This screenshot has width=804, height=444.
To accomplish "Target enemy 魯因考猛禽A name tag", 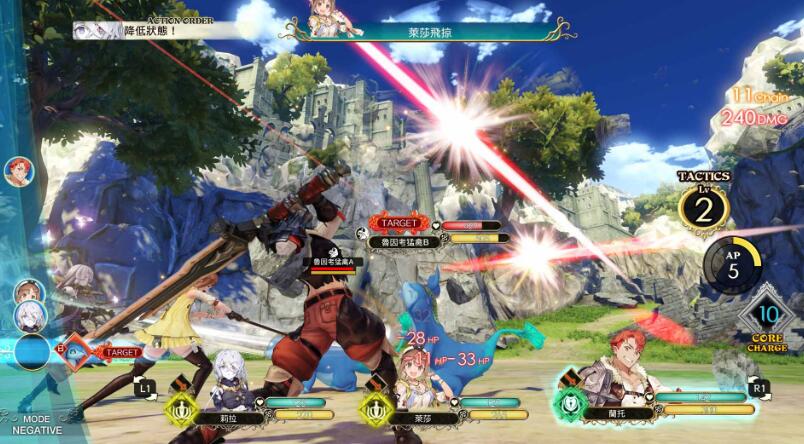I will click(x=328, y=261).
